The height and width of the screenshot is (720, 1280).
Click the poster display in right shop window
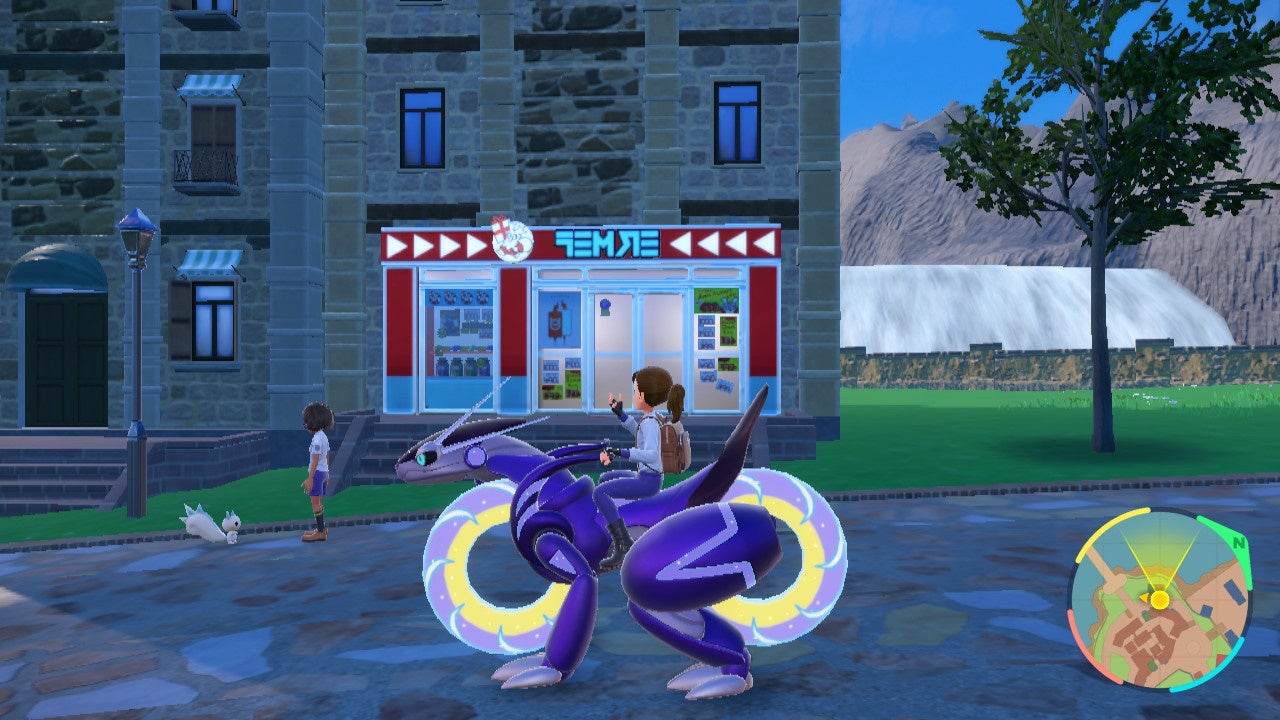coord(715,338)
